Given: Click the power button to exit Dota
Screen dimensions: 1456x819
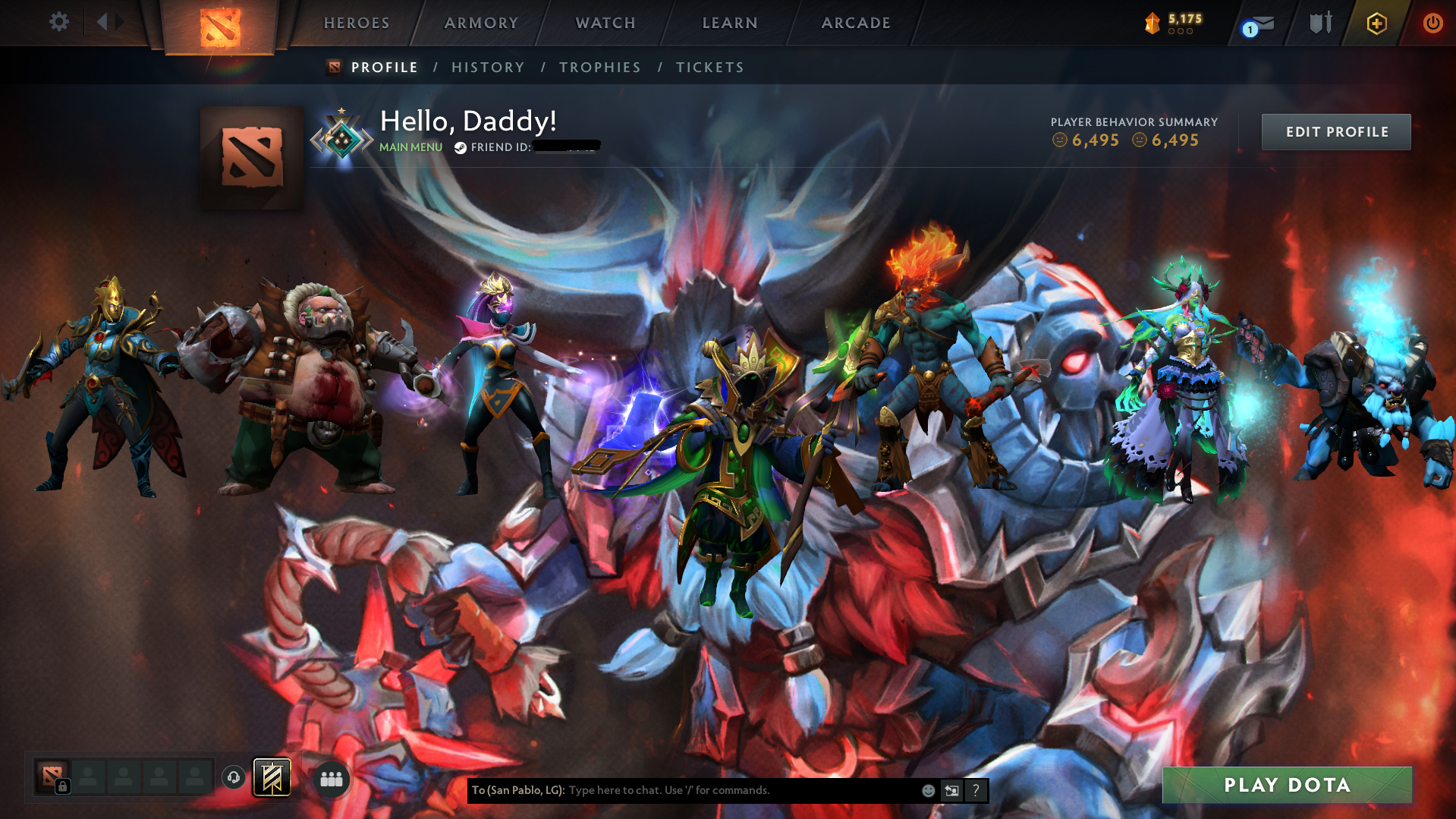Looking at the screenshot, I should 1432,23.
